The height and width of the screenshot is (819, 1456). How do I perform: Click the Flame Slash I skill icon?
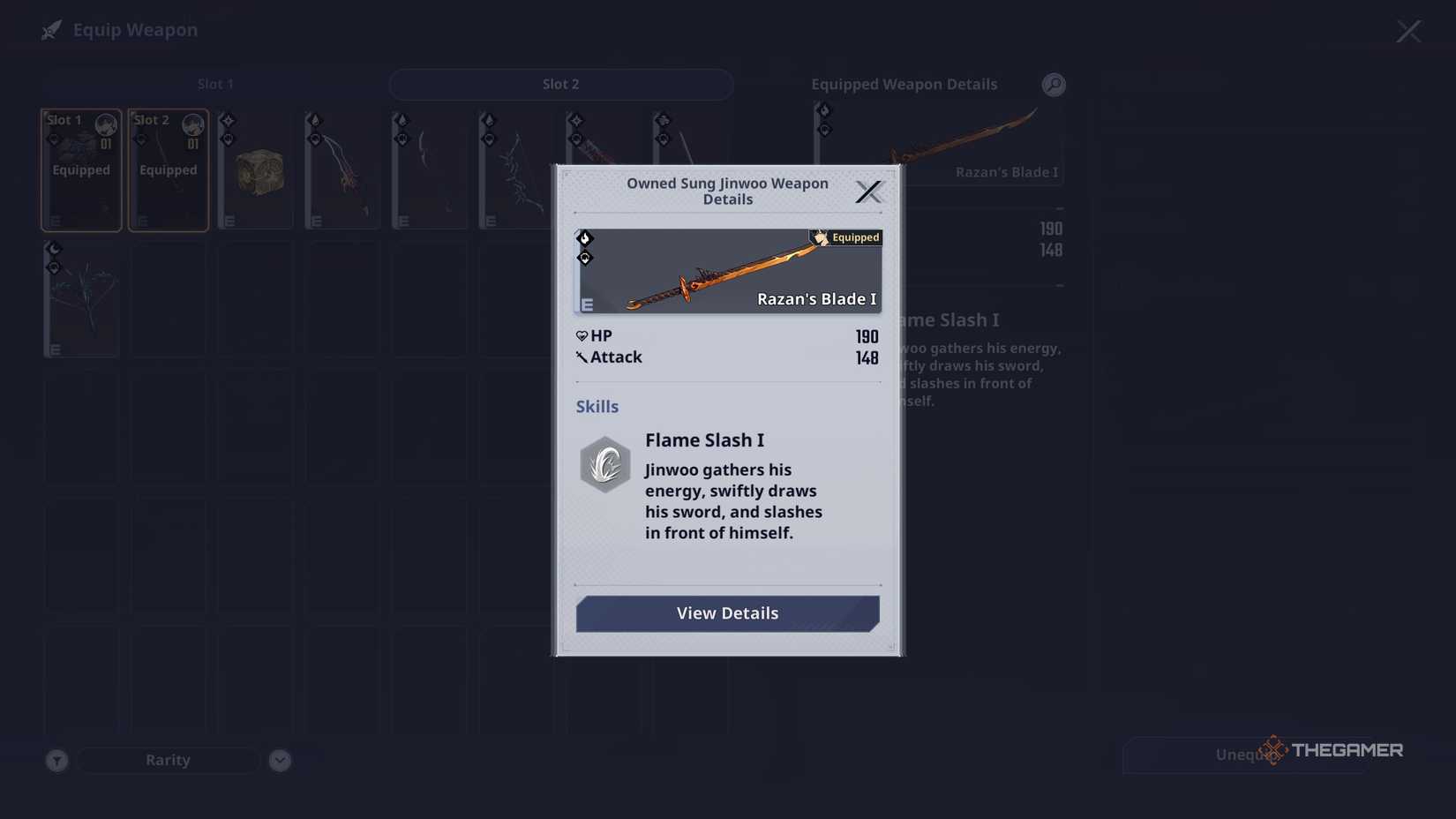(x=604, y=463)
